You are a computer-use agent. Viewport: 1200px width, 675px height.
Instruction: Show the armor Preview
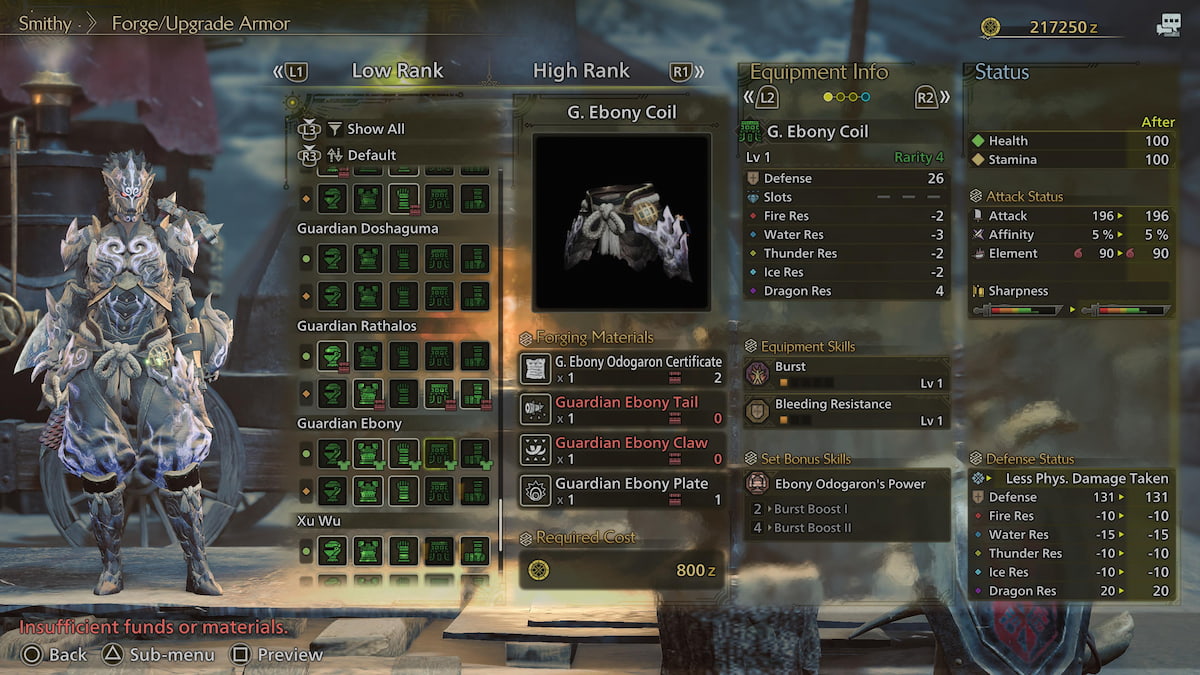278,655
